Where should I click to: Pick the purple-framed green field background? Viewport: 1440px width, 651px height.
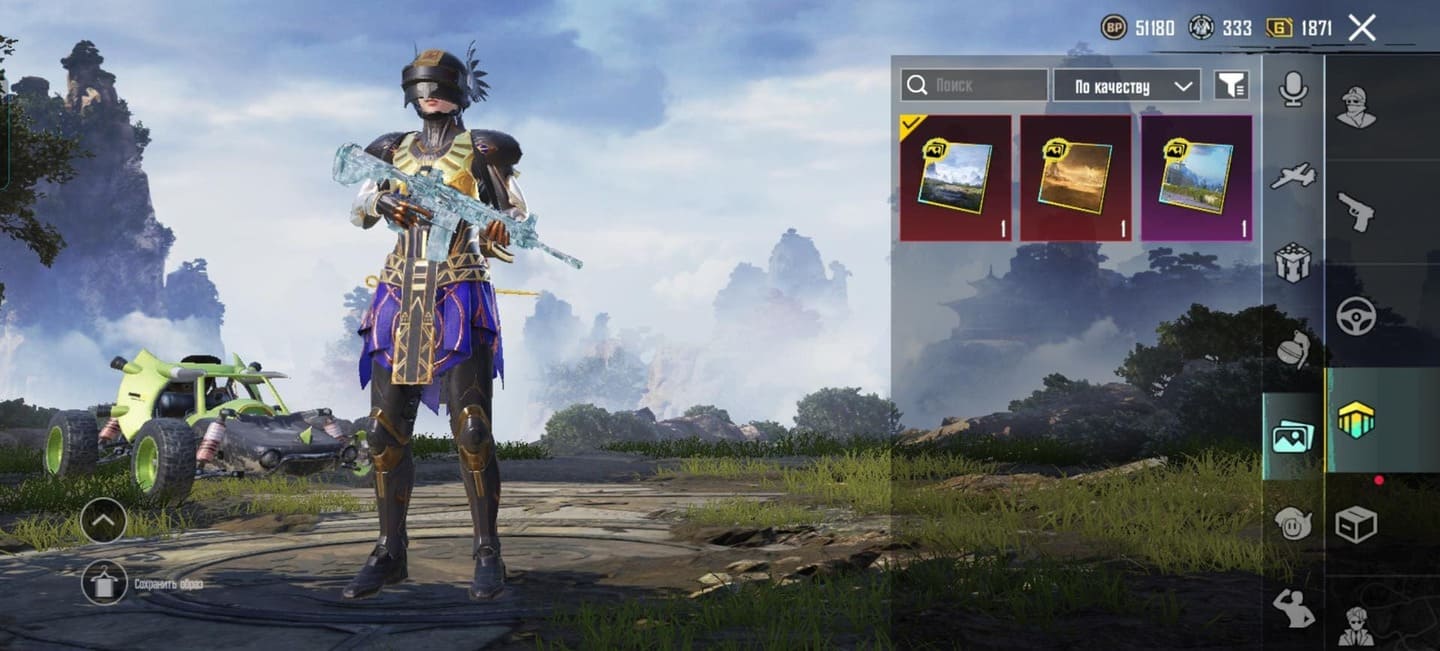coord(1196,178)
